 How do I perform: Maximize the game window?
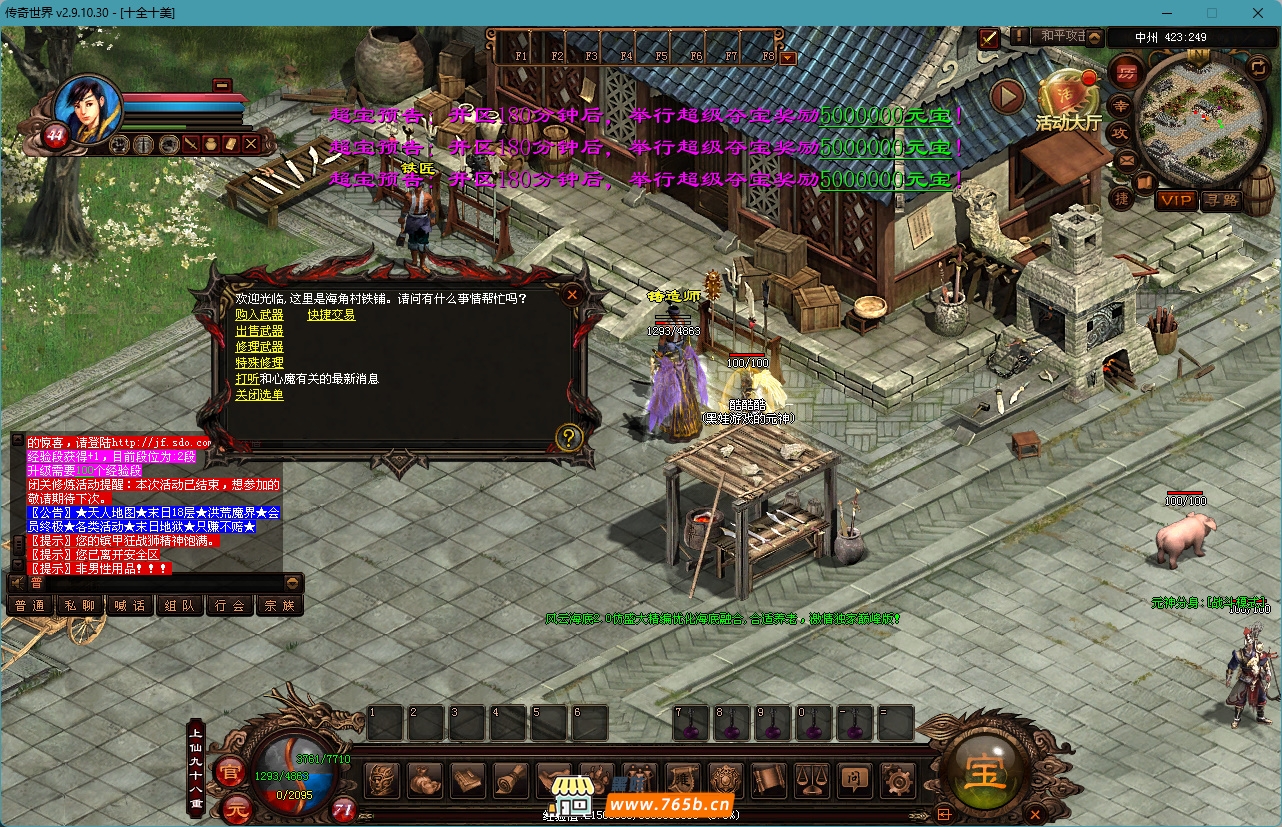tap(1212, 13)
